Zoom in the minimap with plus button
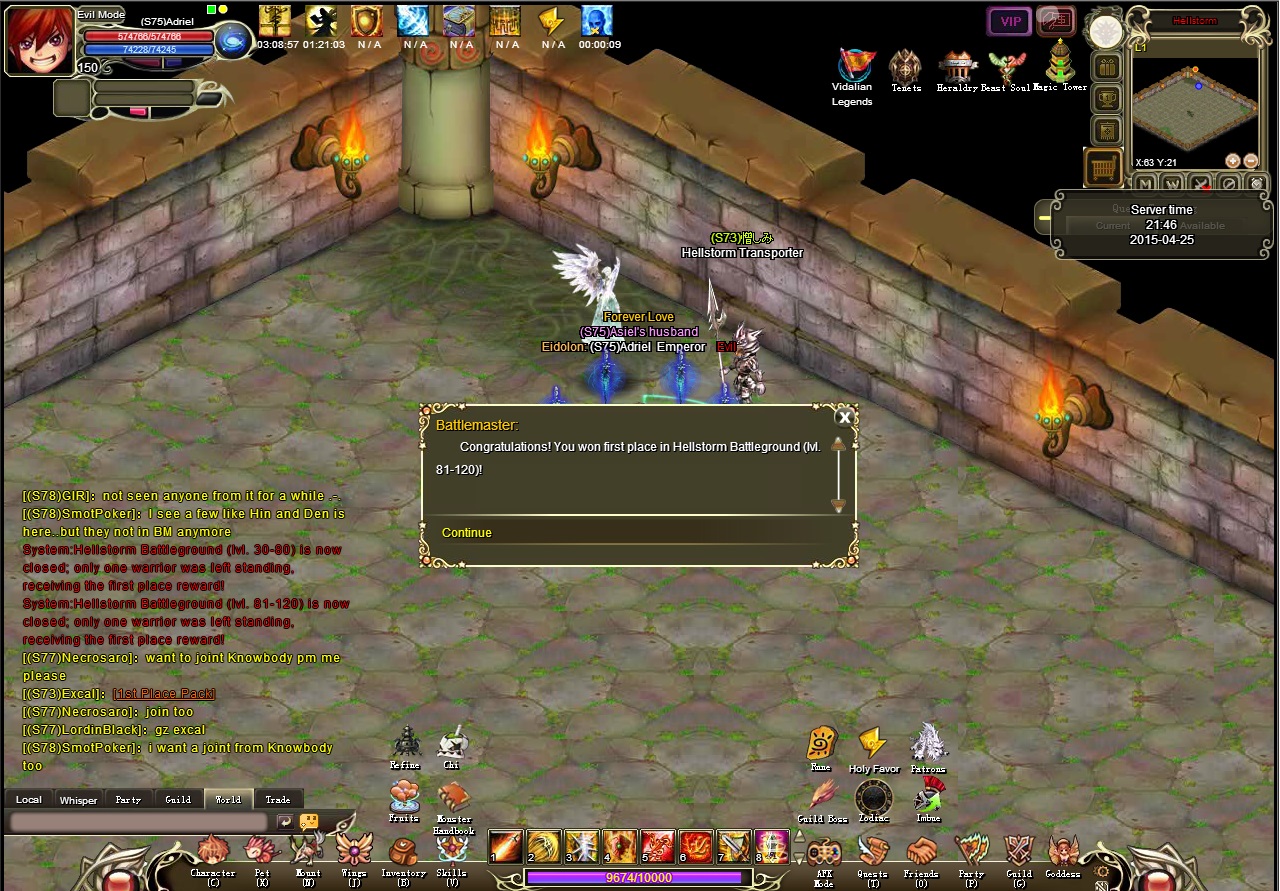This screenshot has height=891, width=1280. [x=1233, y=161]
